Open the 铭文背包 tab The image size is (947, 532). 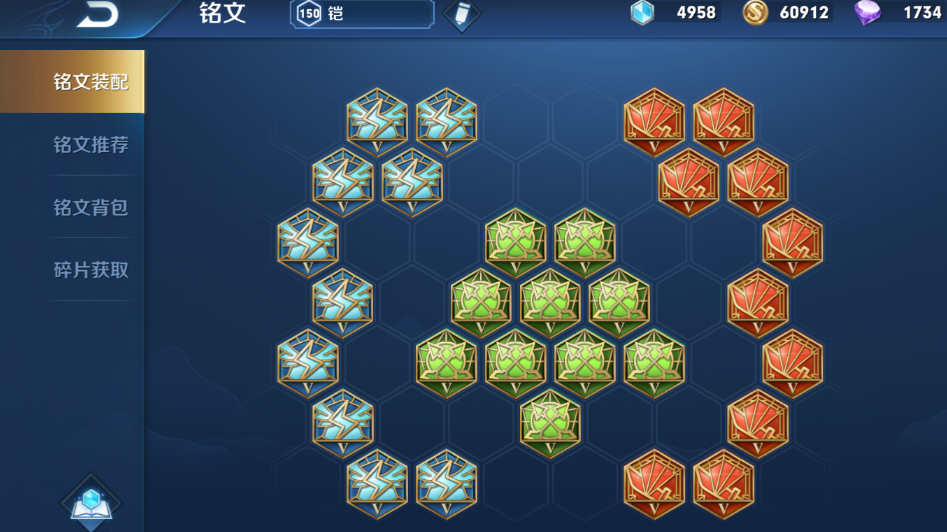[90, 208]
